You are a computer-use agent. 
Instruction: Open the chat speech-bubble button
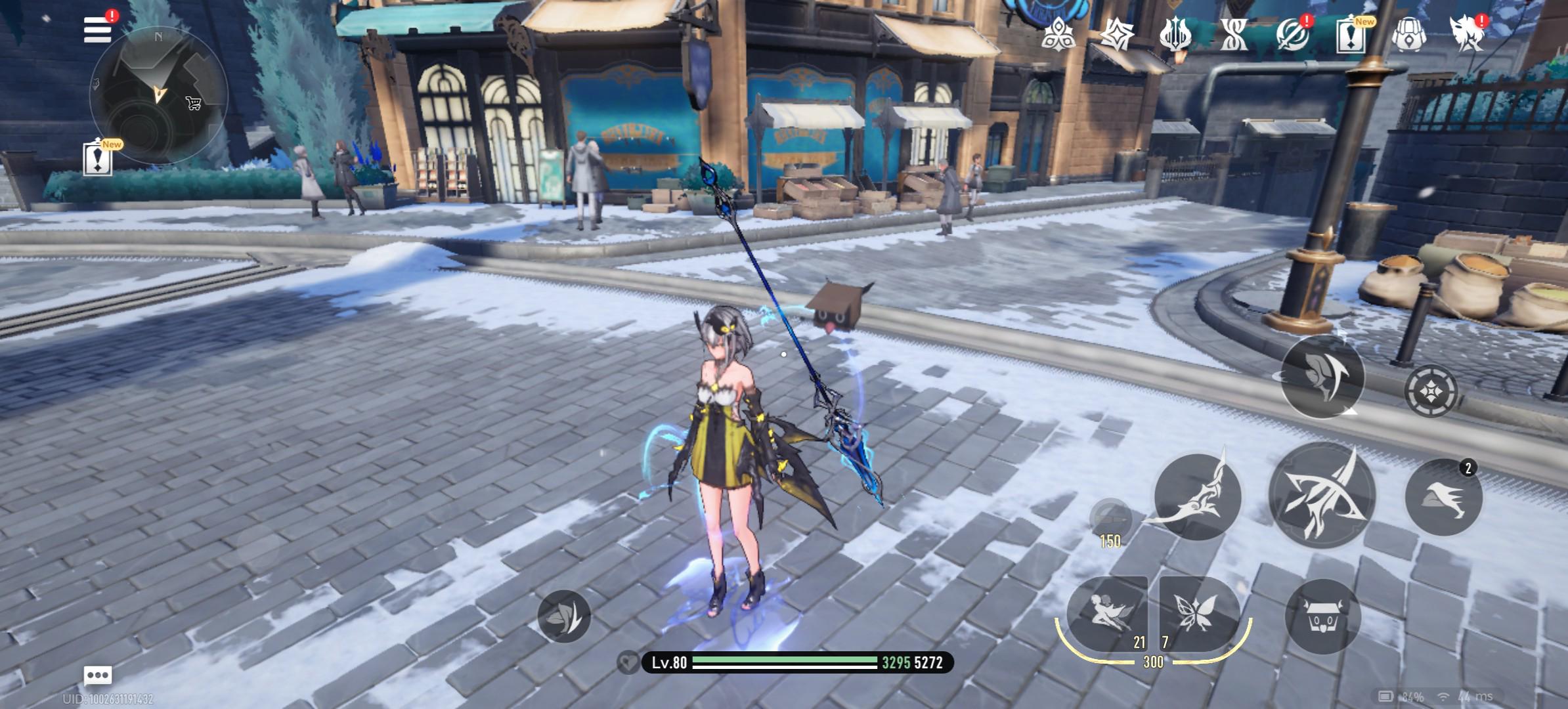point(98,675)
